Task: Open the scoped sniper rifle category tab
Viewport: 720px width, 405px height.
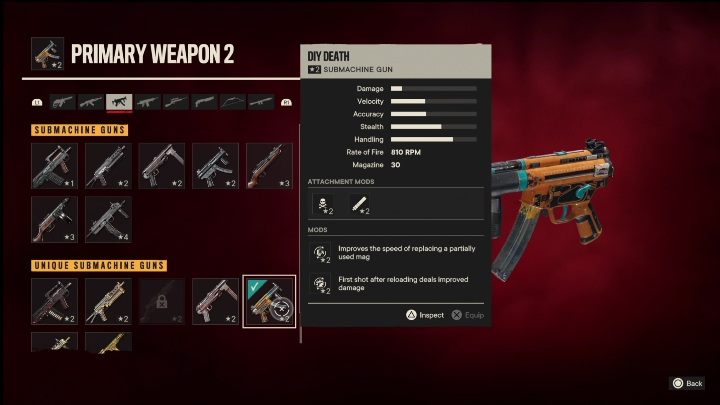Action: [176, 102]
